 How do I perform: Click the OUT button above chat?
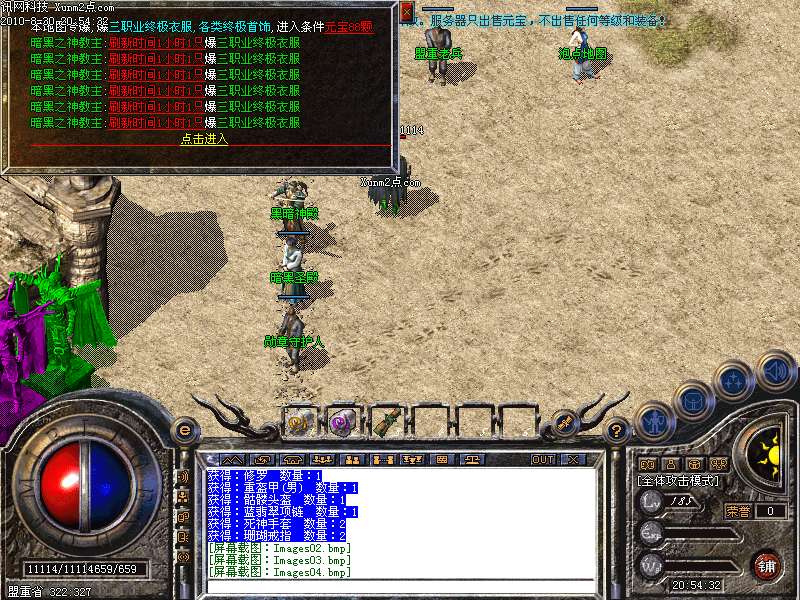(543, 459)
